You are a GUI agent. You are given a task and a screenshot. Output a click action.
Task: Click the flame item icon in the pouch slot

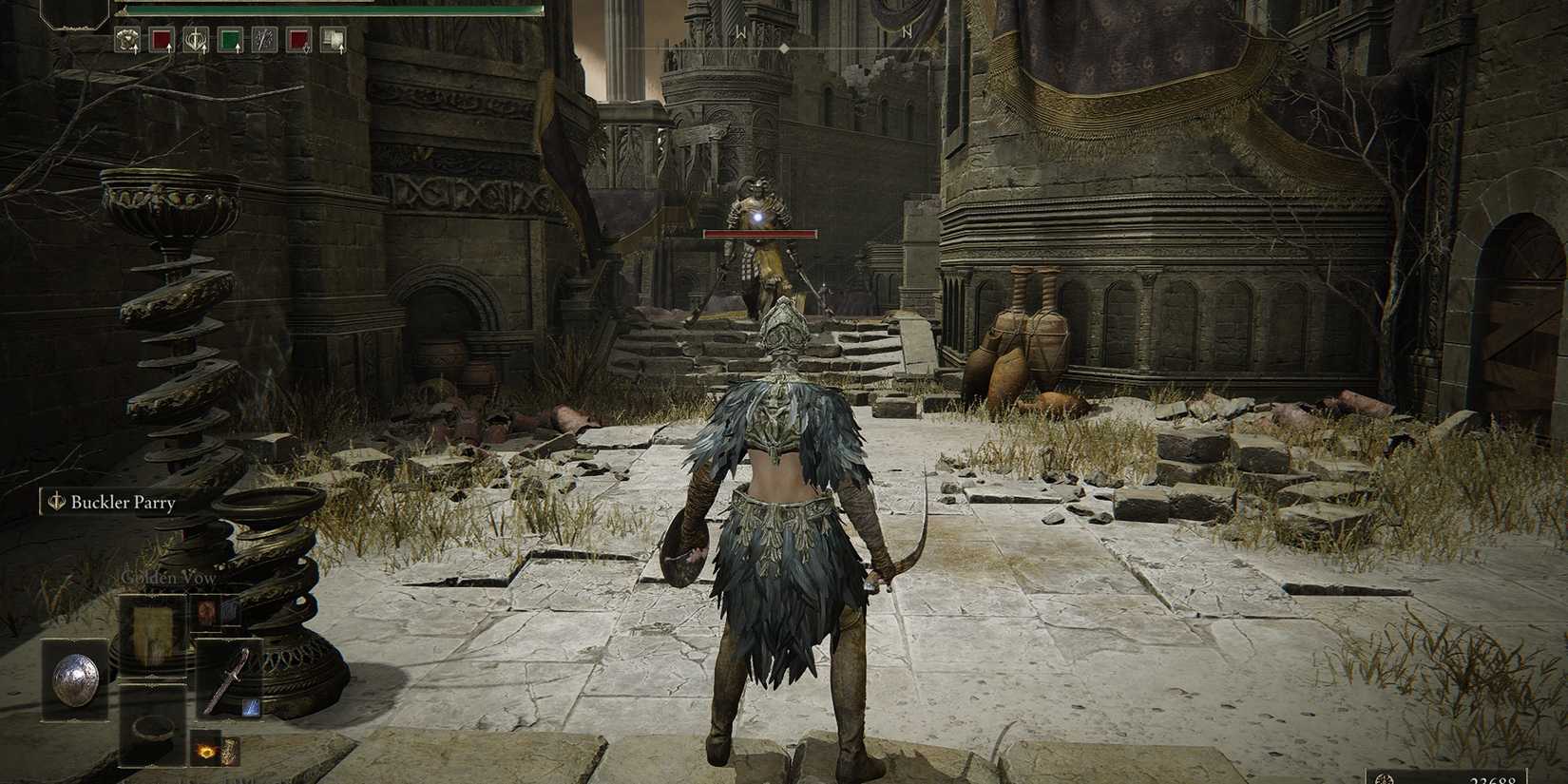(x=207, y=752)
